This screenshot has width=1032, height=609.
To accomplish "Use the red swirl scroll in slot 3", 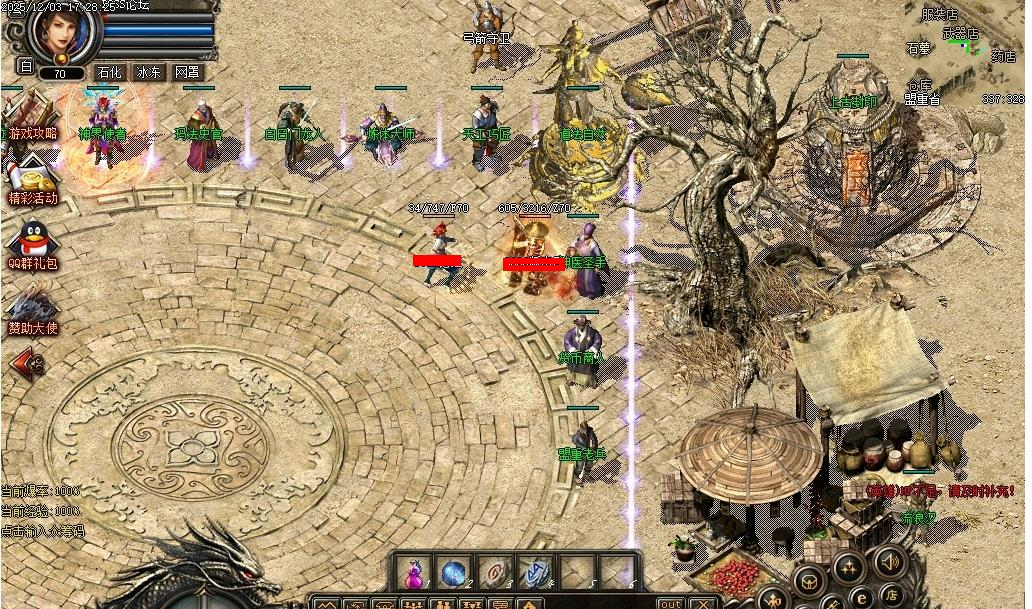I will click(493, 573).
